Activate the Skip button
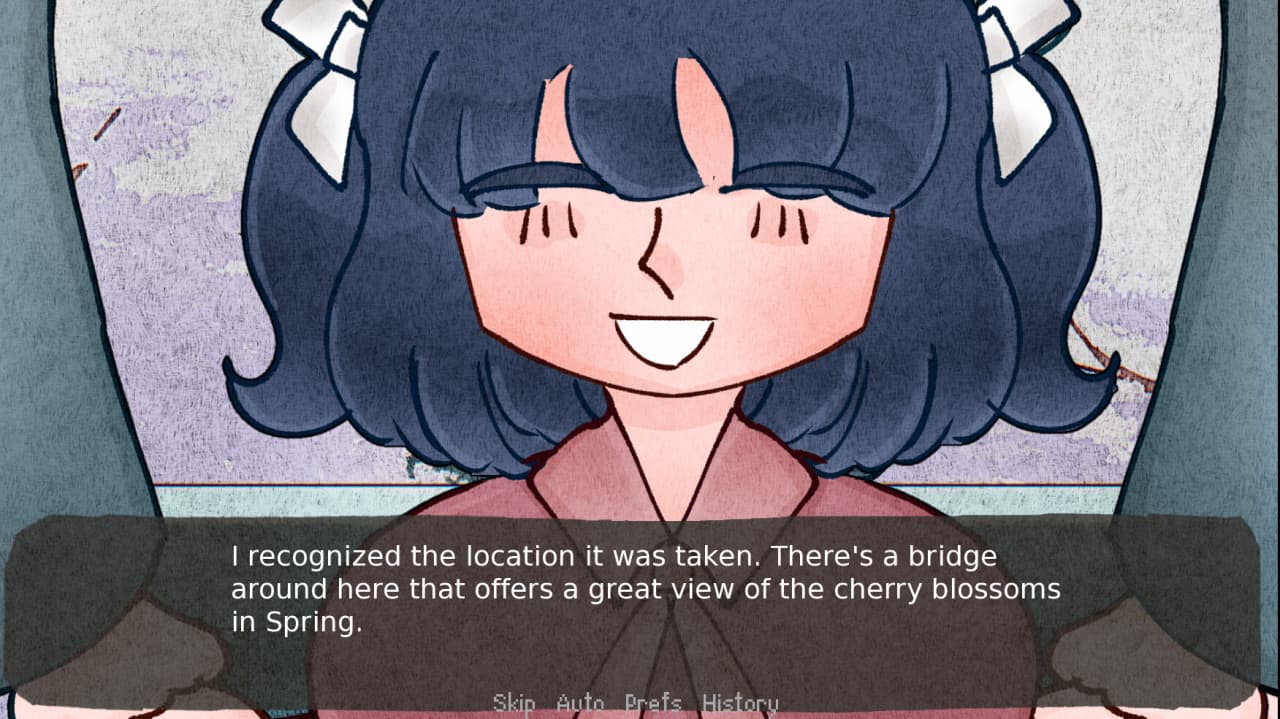This screenshot has height=719, width=1280. pyautogui.click(x=513, y=704)
